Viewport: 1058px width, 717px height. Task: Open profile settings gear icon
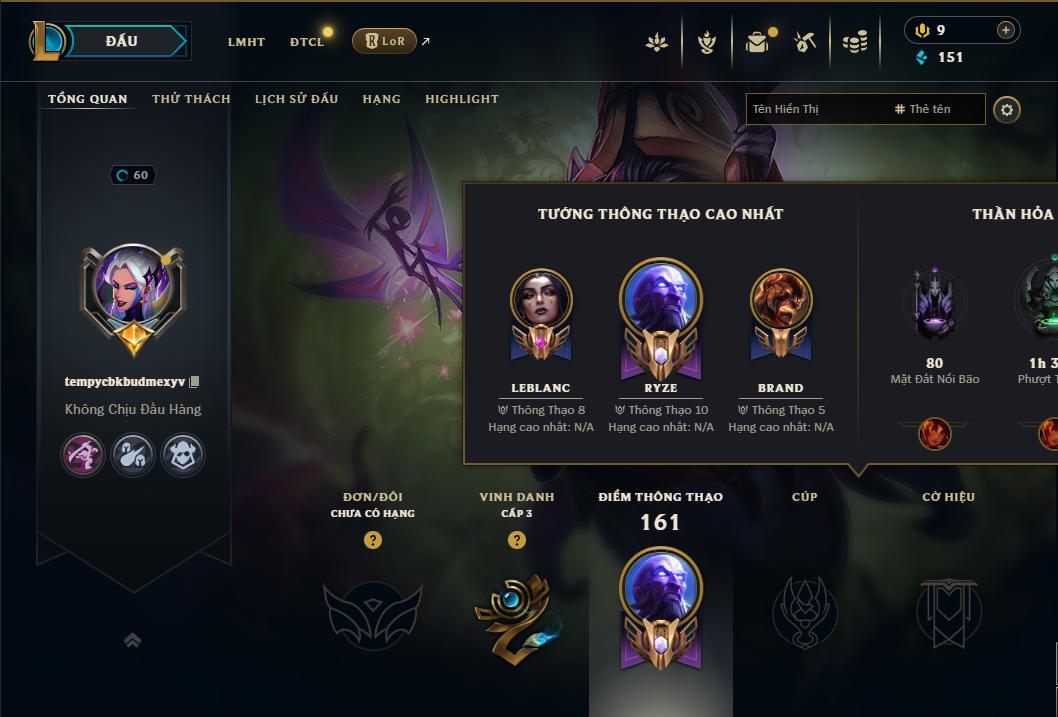1007,109
